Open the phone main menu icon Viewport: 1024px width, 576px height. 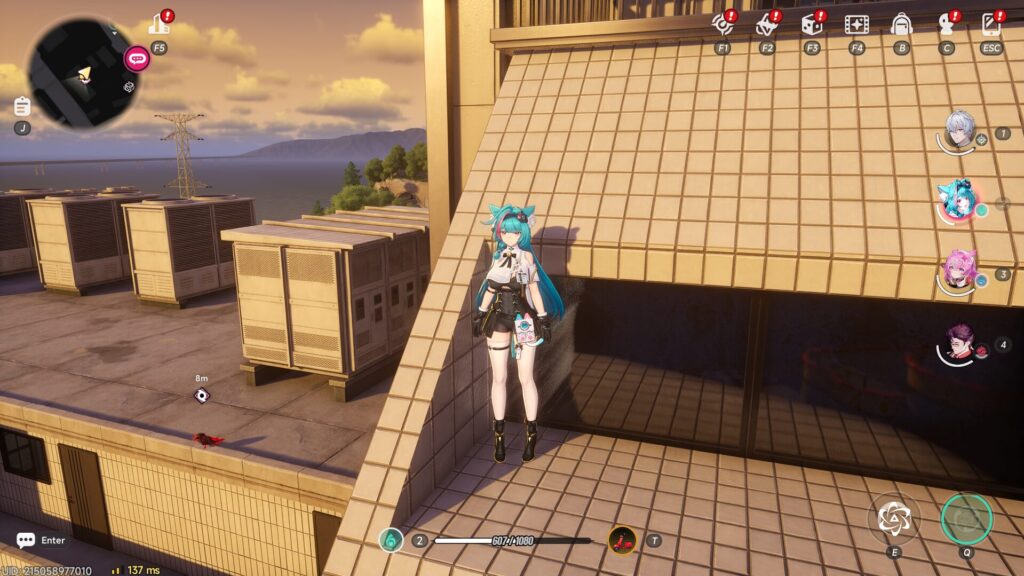click(991, 24)
